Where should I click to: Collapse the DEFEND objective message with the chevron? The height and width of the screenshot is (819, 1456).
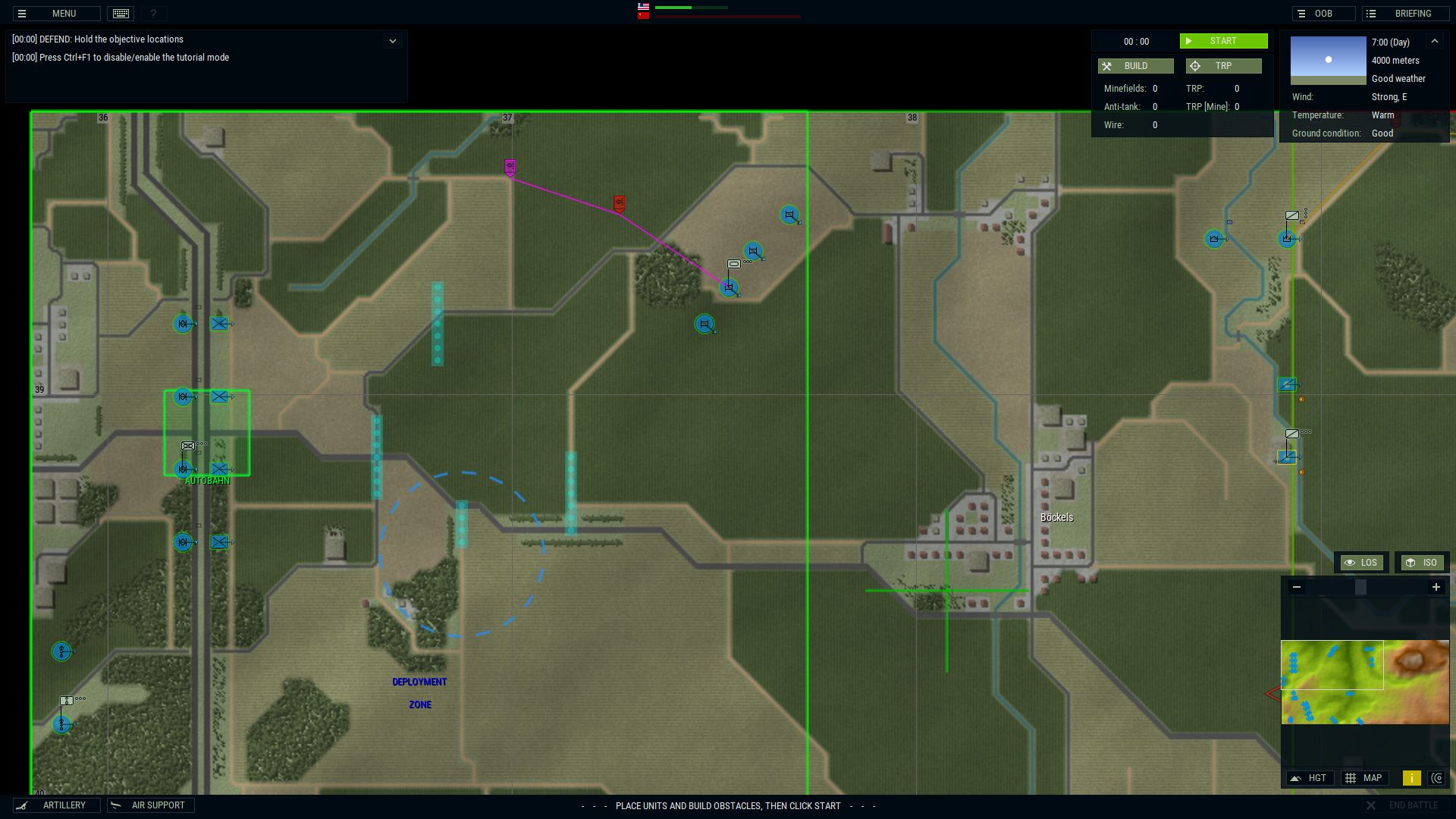(392, 39)
